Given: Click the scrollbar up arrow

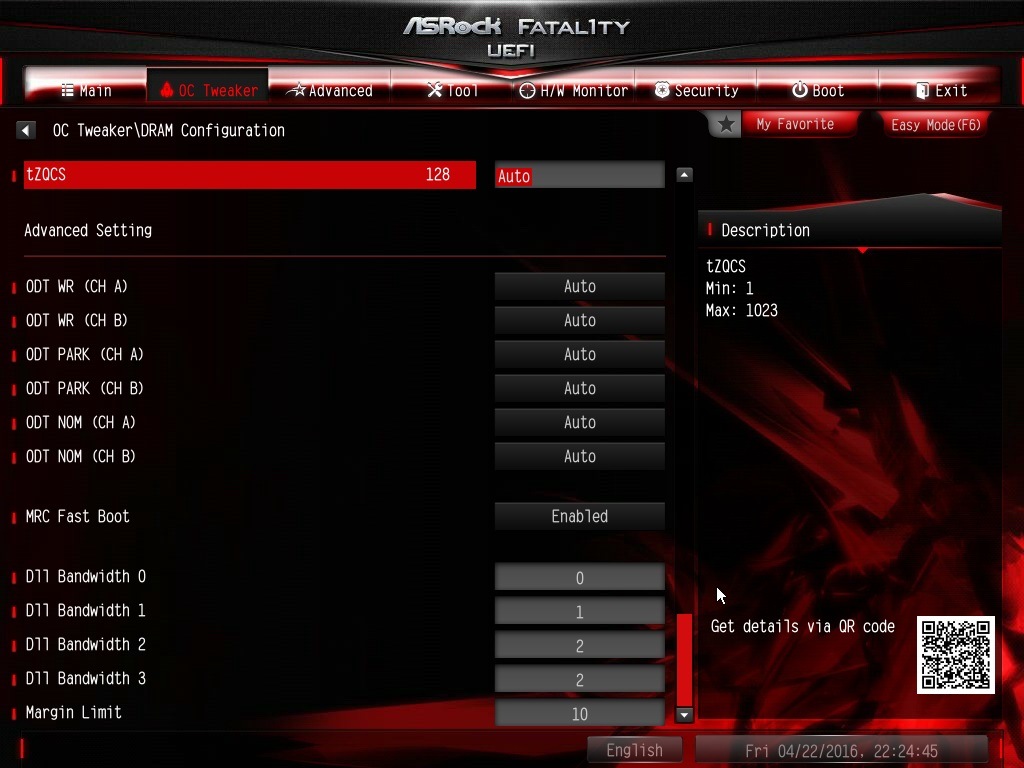Looking at the screenshot, I should (685, 175).
